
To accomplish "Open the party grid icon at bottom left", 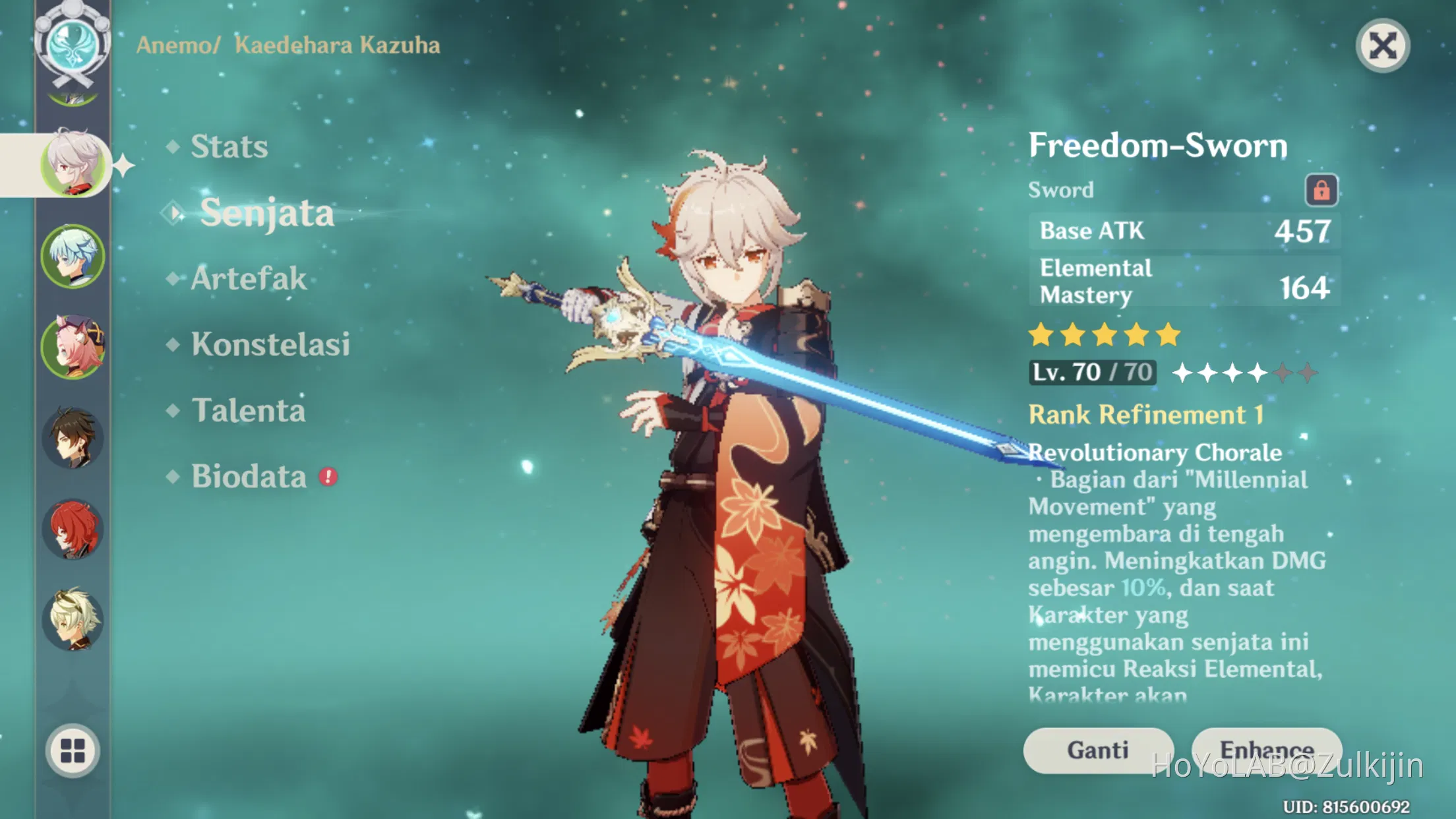I will click(75, 752).
